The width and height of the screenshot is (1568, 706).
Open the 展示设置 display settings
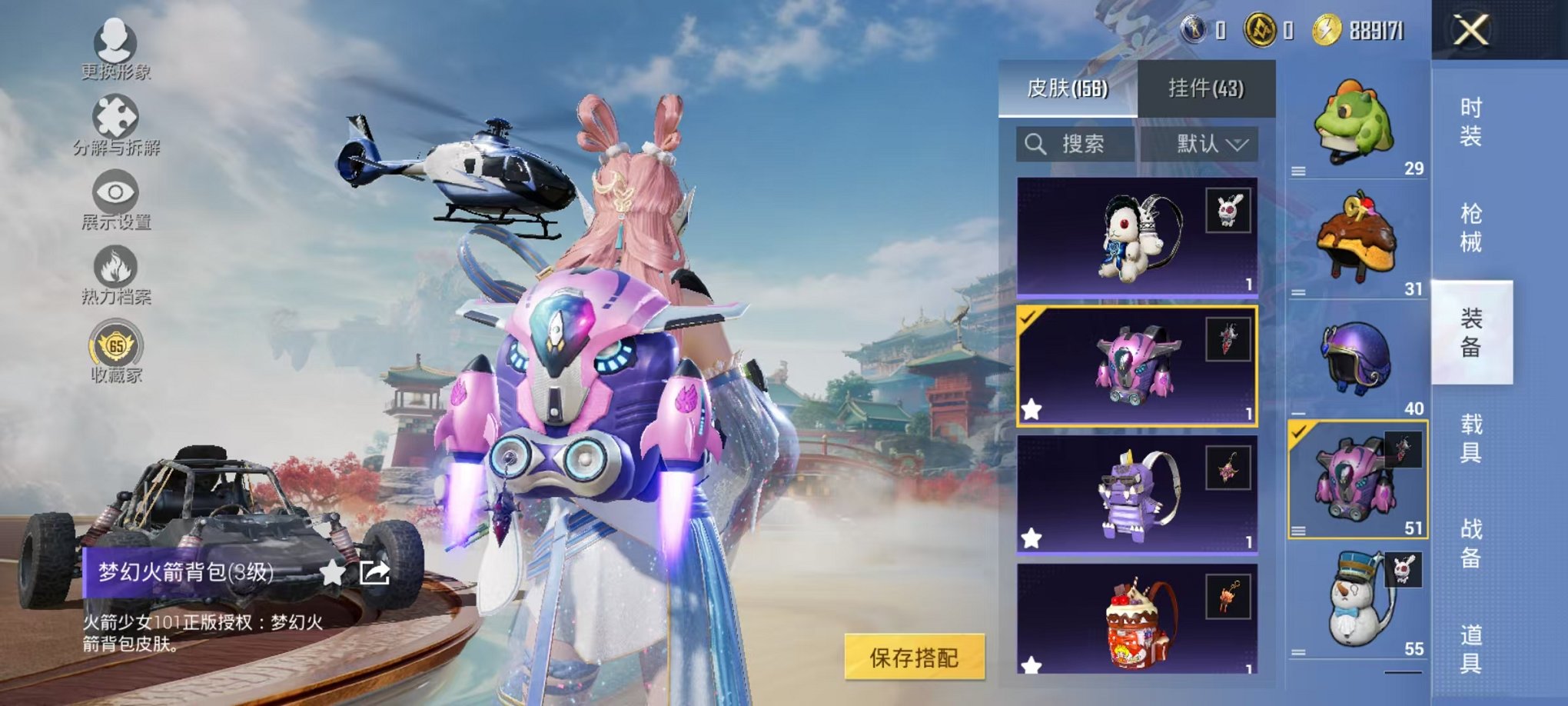tap(114, 192)
